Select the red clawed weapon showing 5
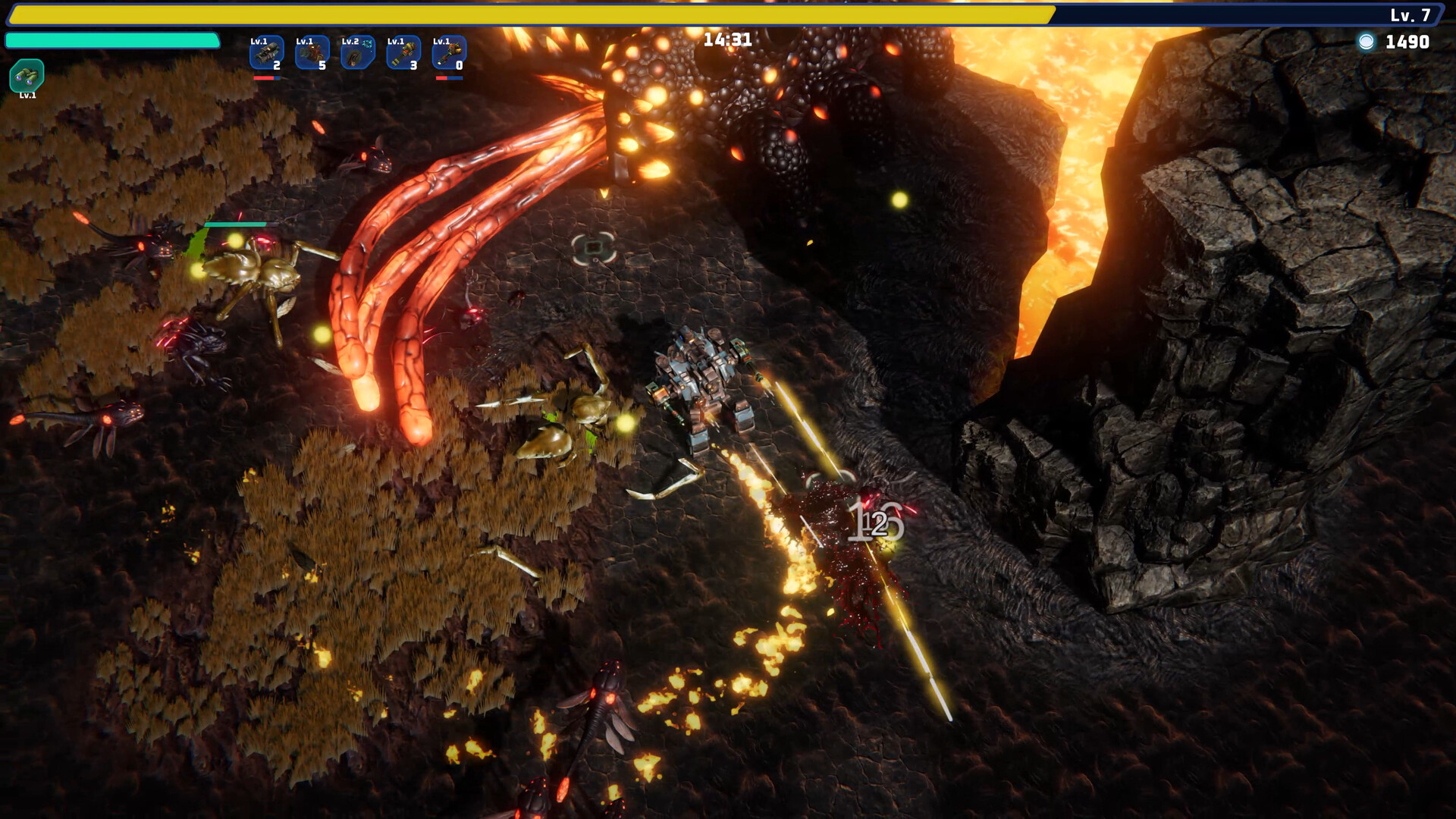 (x=312, y=53)
